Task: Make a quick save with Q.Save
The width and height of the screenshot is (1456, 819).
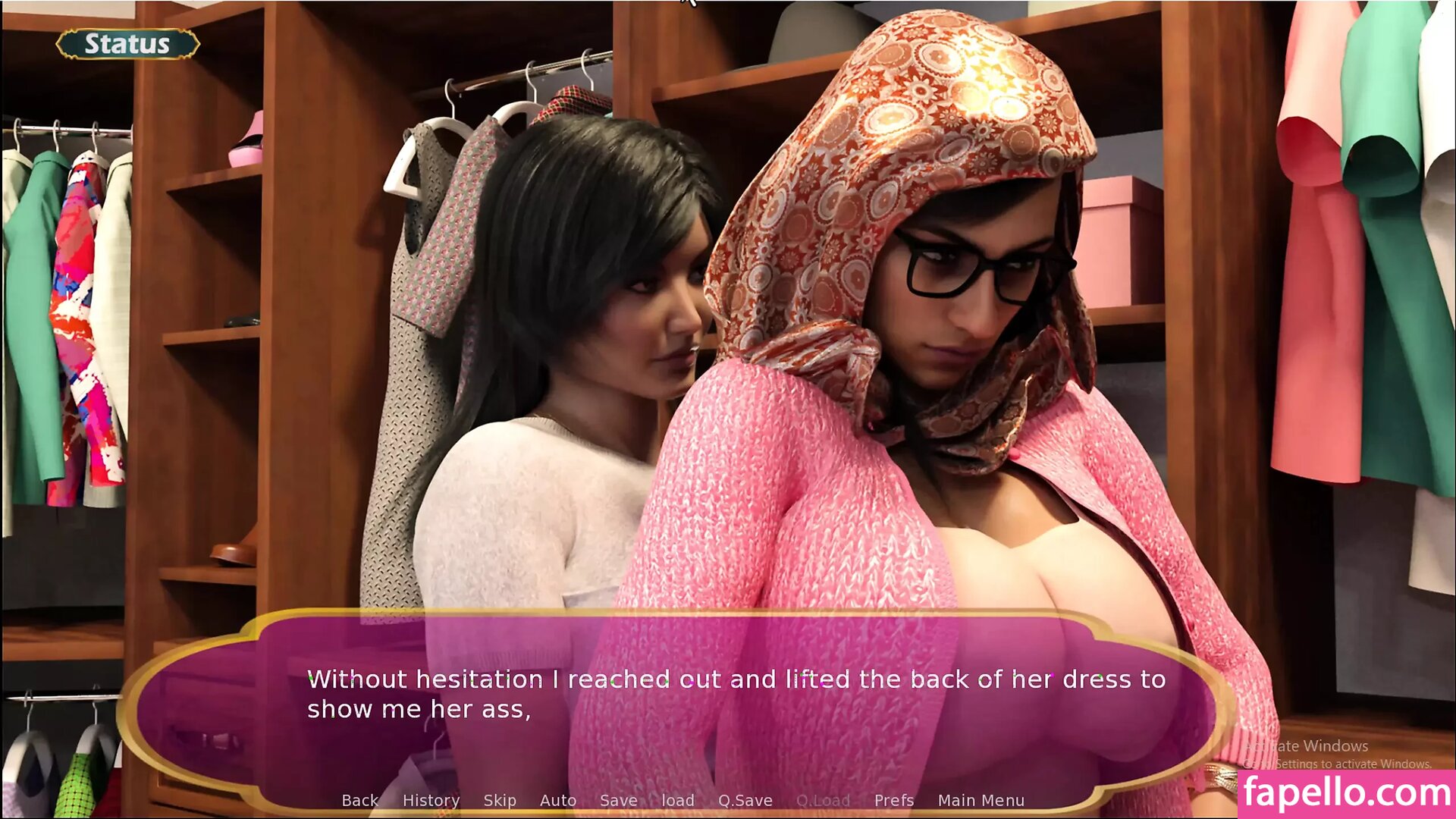Action: pyautogui.click(x=745, y=800)
